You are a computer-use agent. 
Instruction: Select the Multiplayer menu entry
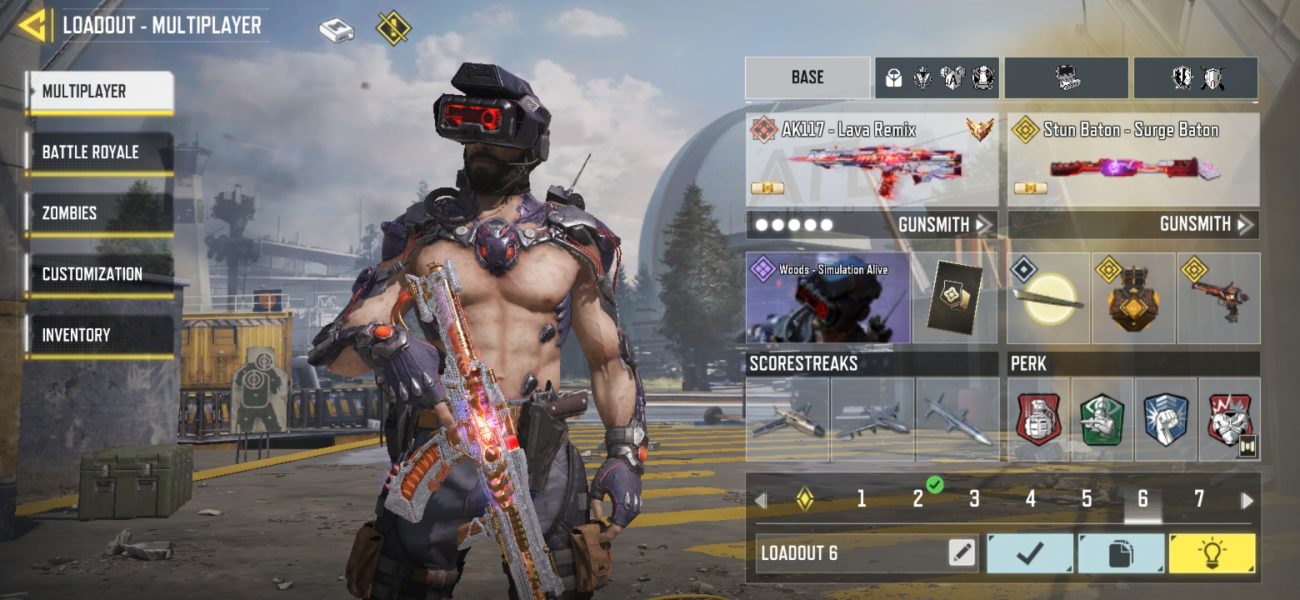pos(99,92)
